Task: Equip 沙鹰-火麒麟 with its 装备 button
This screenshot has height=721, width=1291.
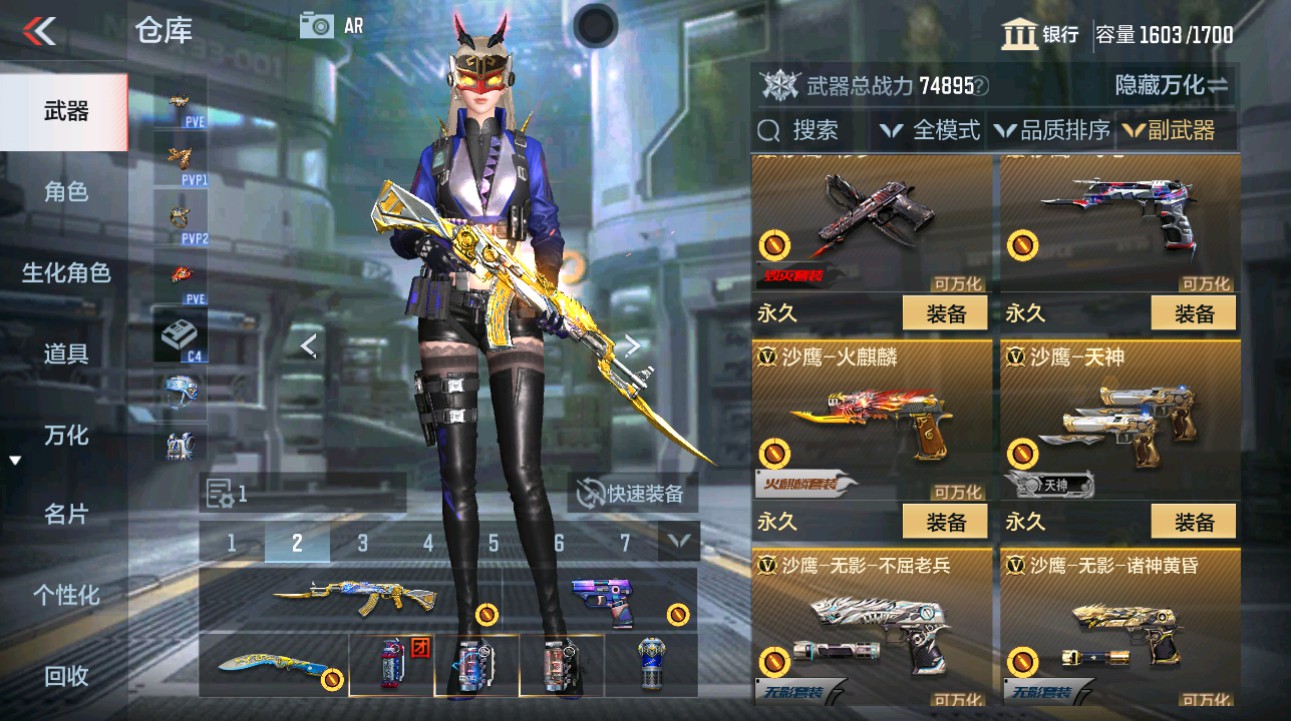Action: pos(944,521)
